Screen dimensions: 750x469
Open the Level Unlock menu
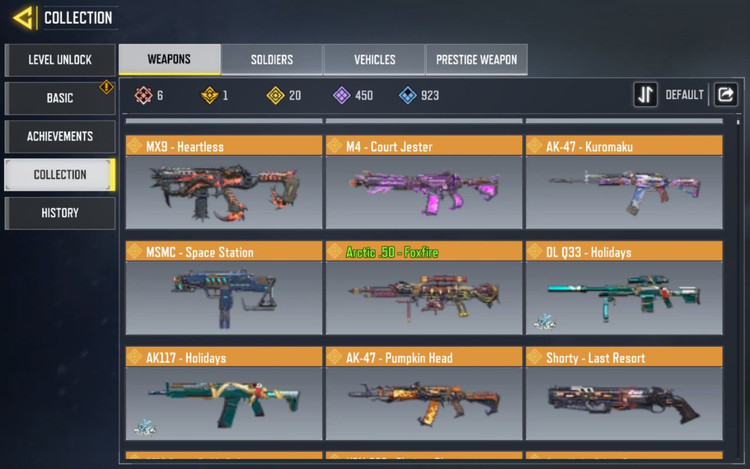point(59,60)
